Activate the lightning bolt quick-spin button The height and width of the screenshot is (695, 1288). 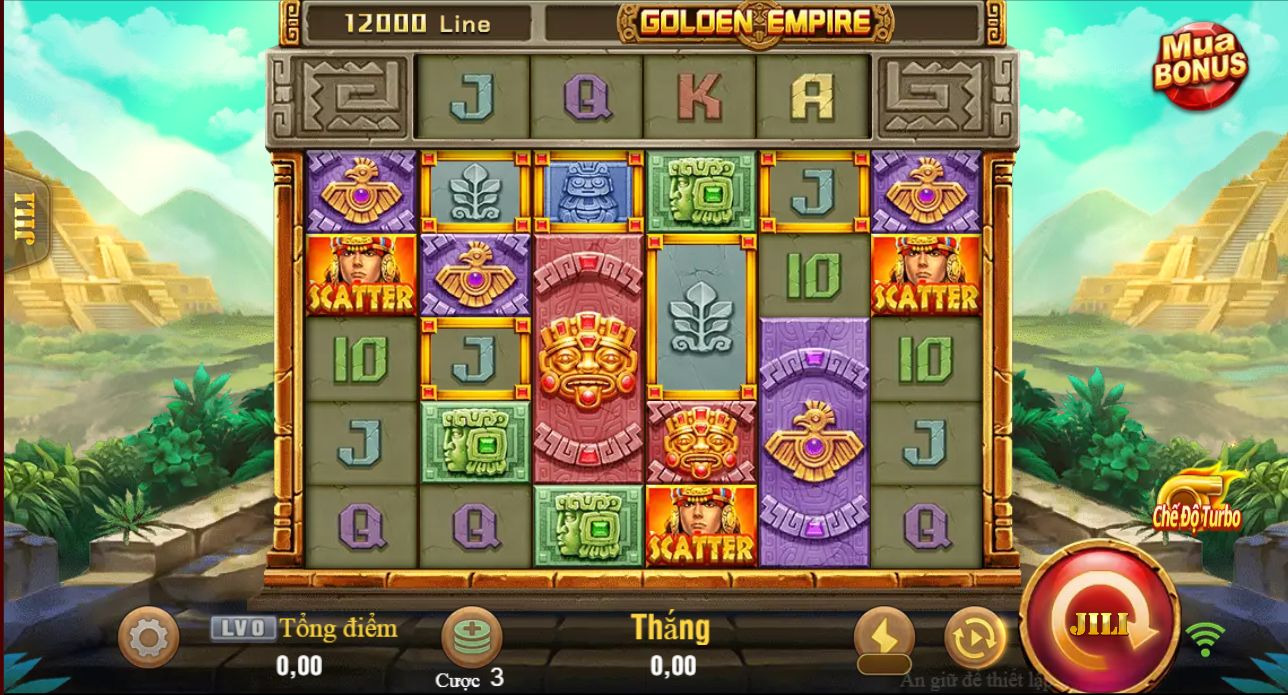tap(884, 637)
